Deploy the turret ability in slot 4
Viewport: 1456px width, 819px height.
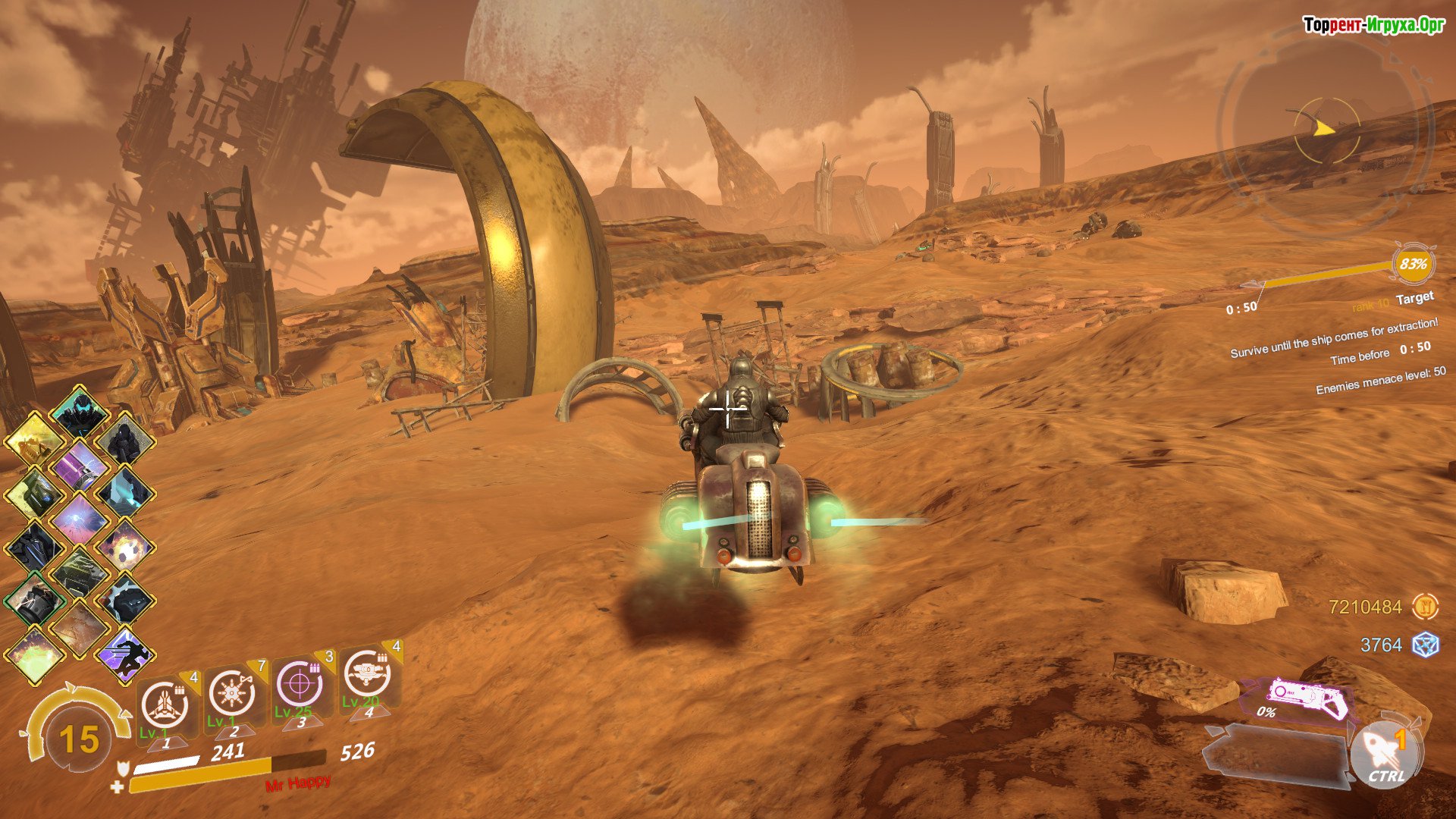tap(367, 674)
